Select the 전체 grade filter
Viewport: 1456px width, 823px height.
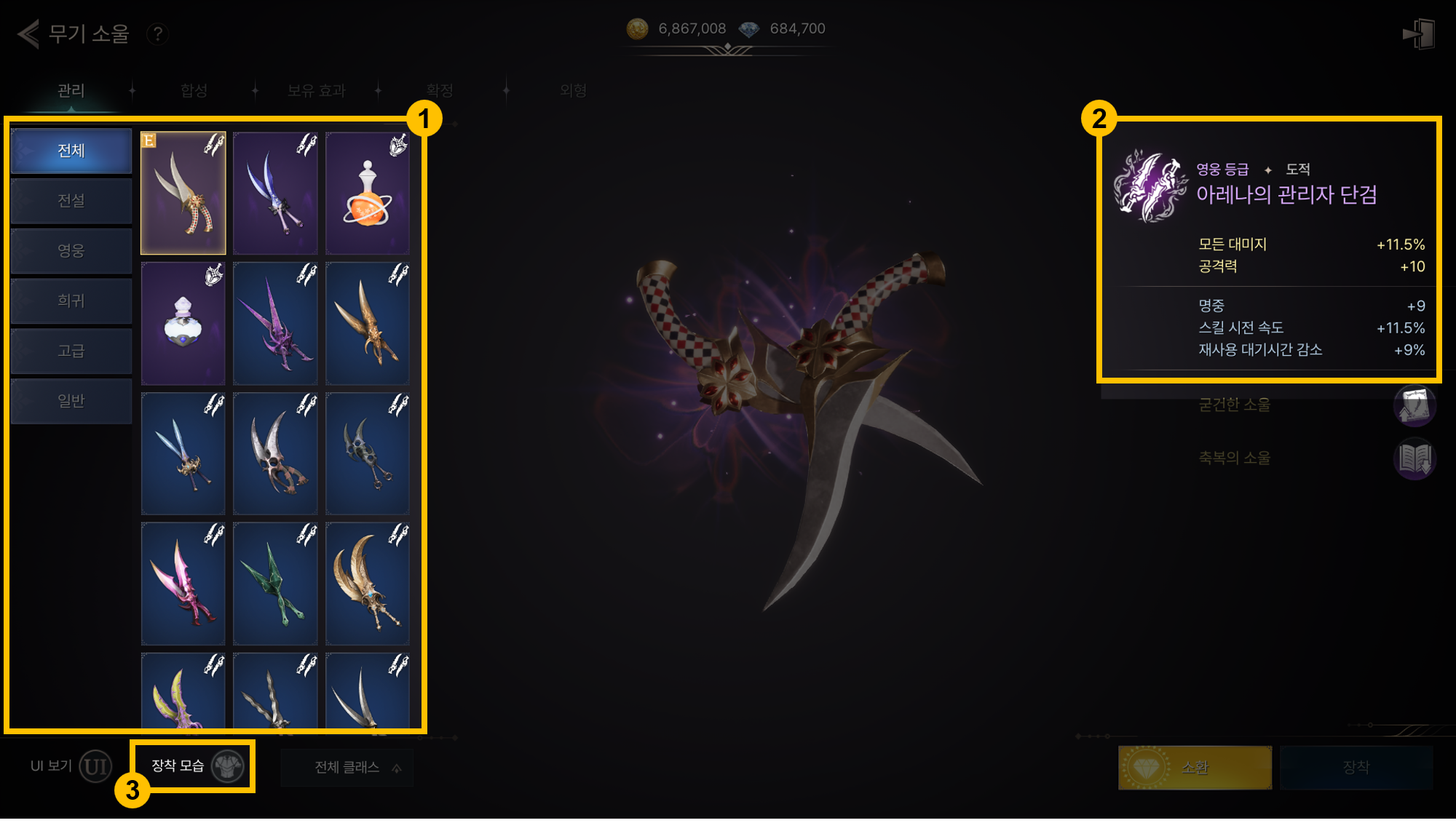pos(71,151)
